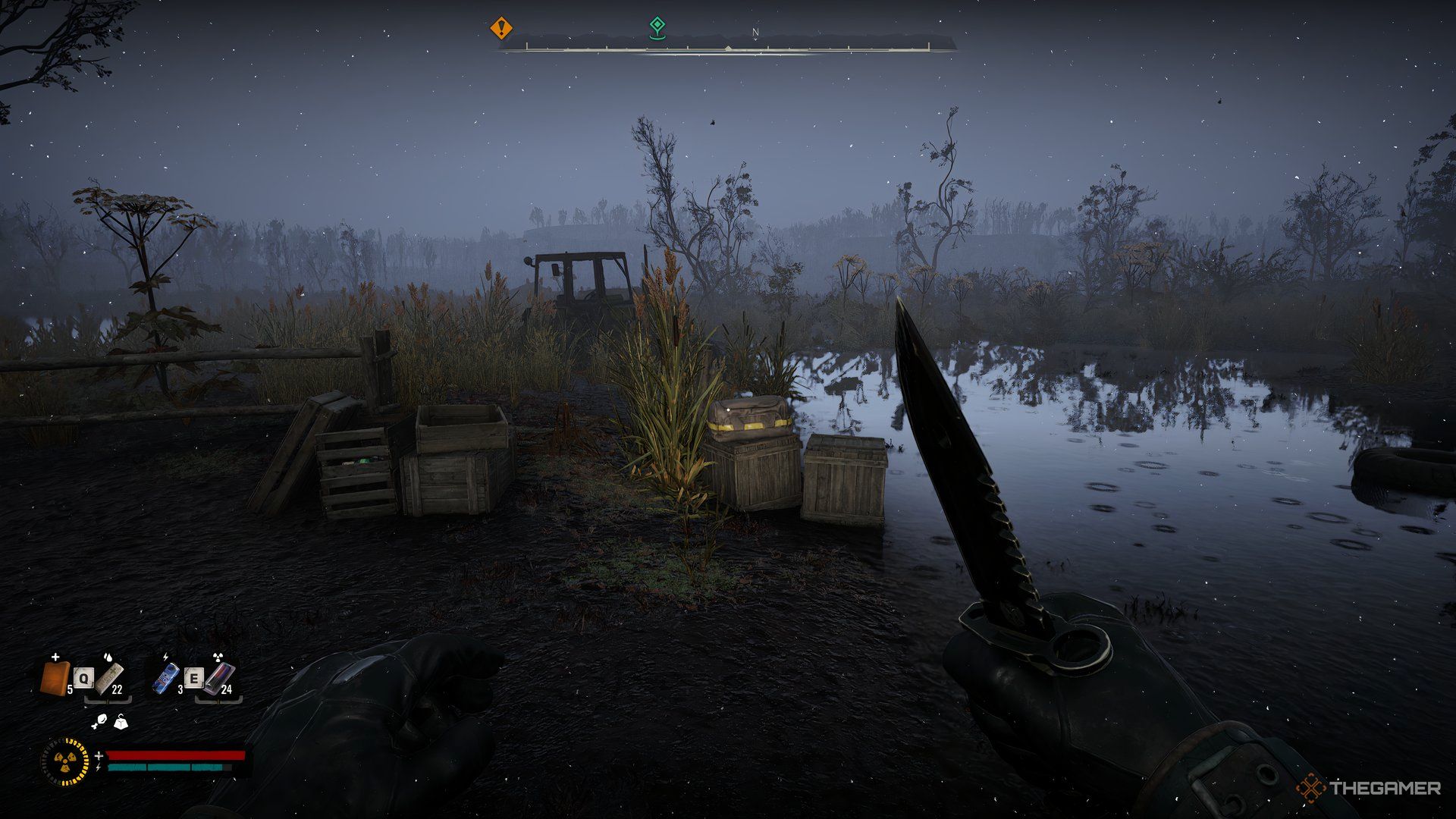Select the health cross icon beside the red bar
The width and height of the screenshot is (1456, 819).
tap(99, 755)
